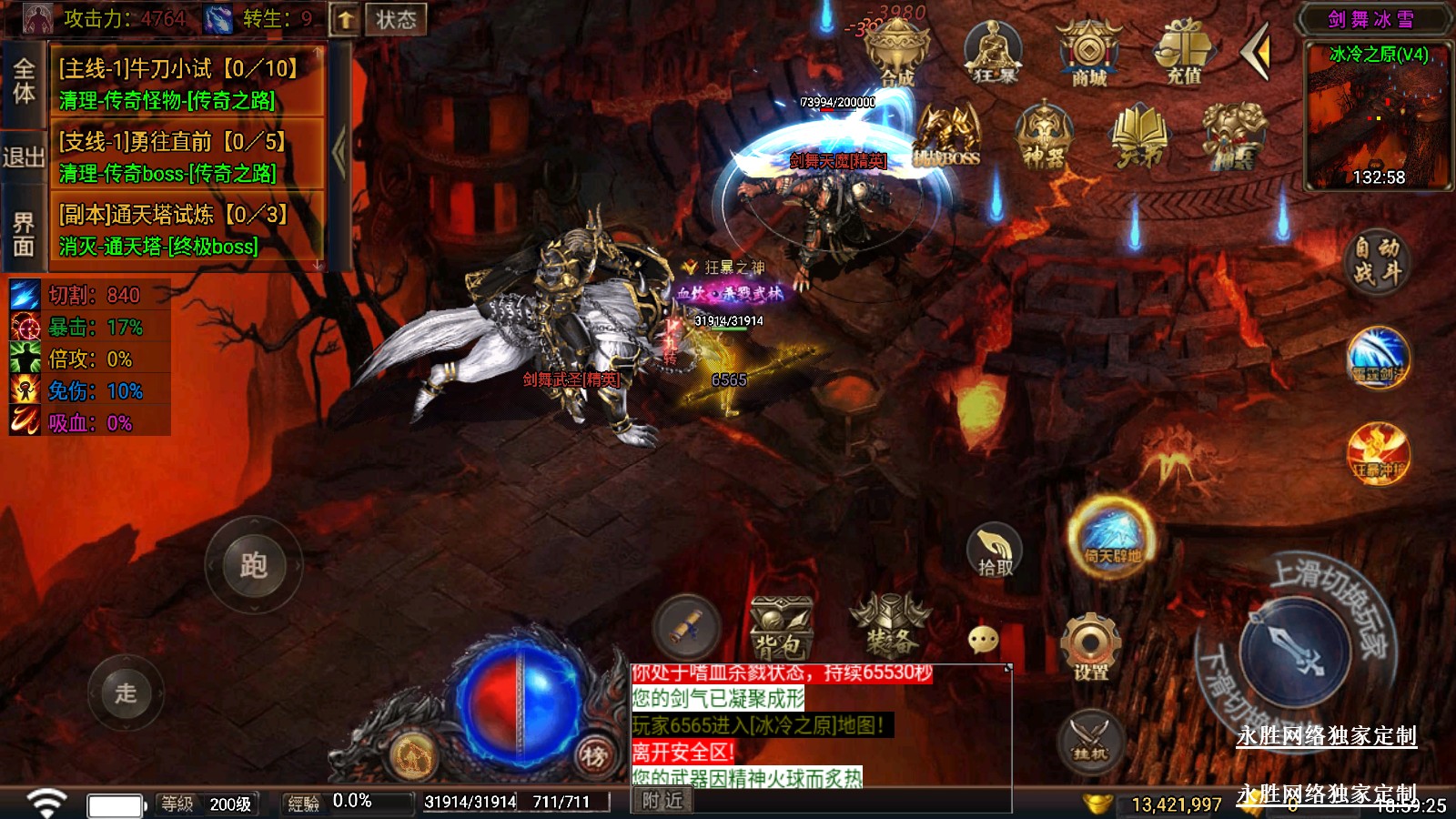Switch movement to 跑 run mode
The height and width of the screenshot is (819, 1456).
tap(253, 565)
